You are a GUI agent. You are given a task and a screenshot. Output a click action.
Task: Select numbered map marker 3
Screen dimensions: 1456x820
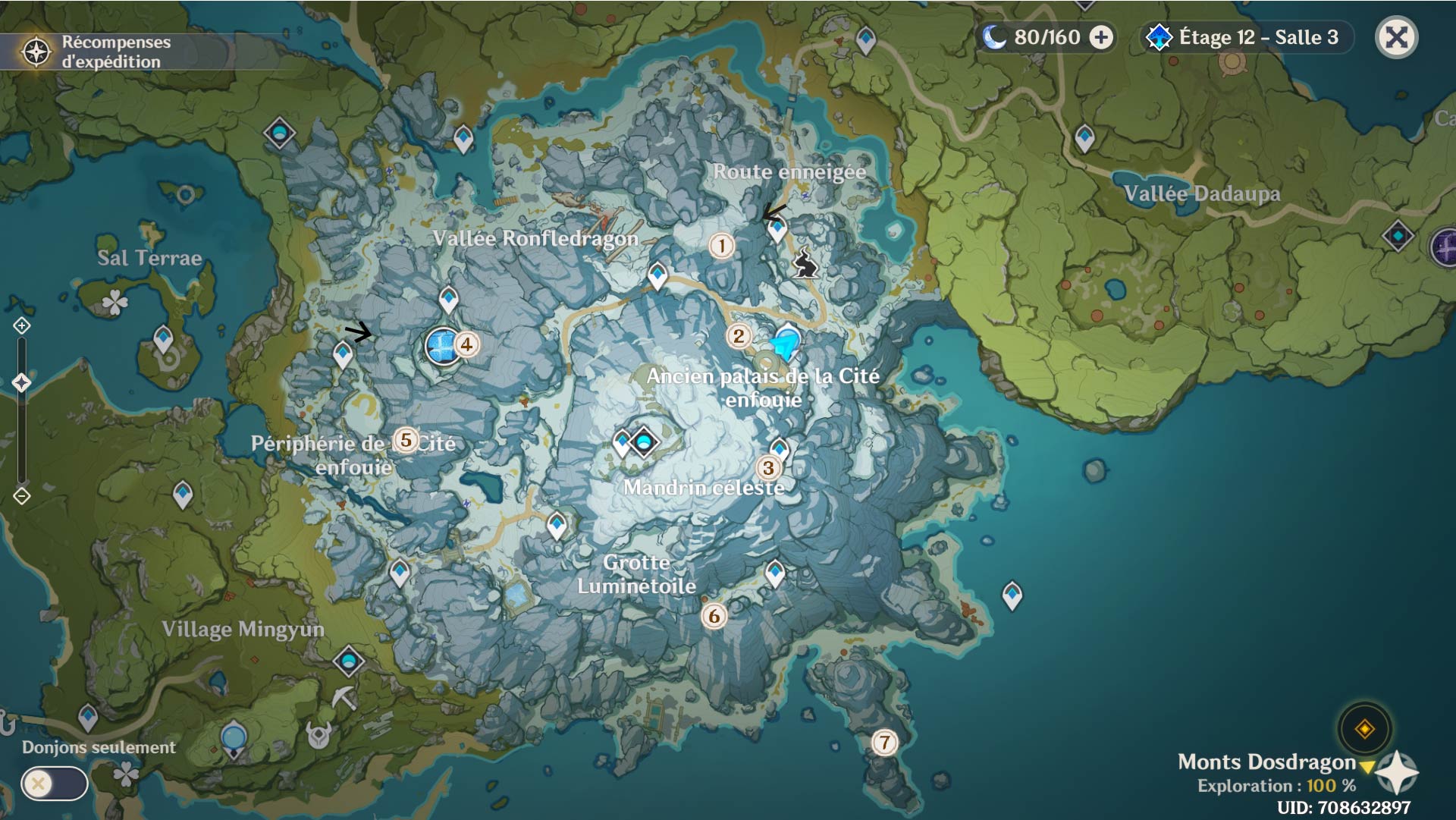tap(768, 468)
